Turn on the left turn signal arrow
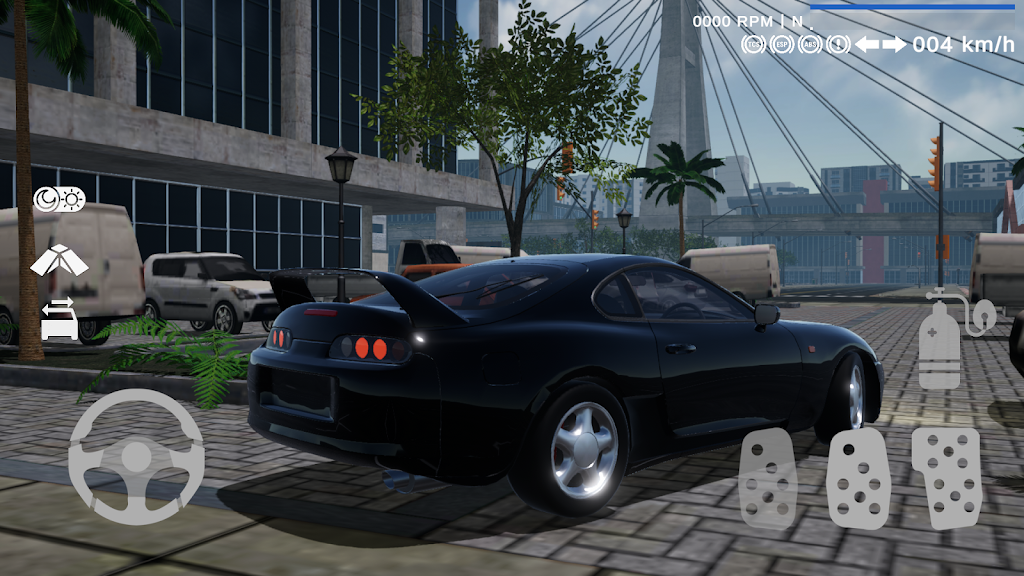 click(866, 44)
